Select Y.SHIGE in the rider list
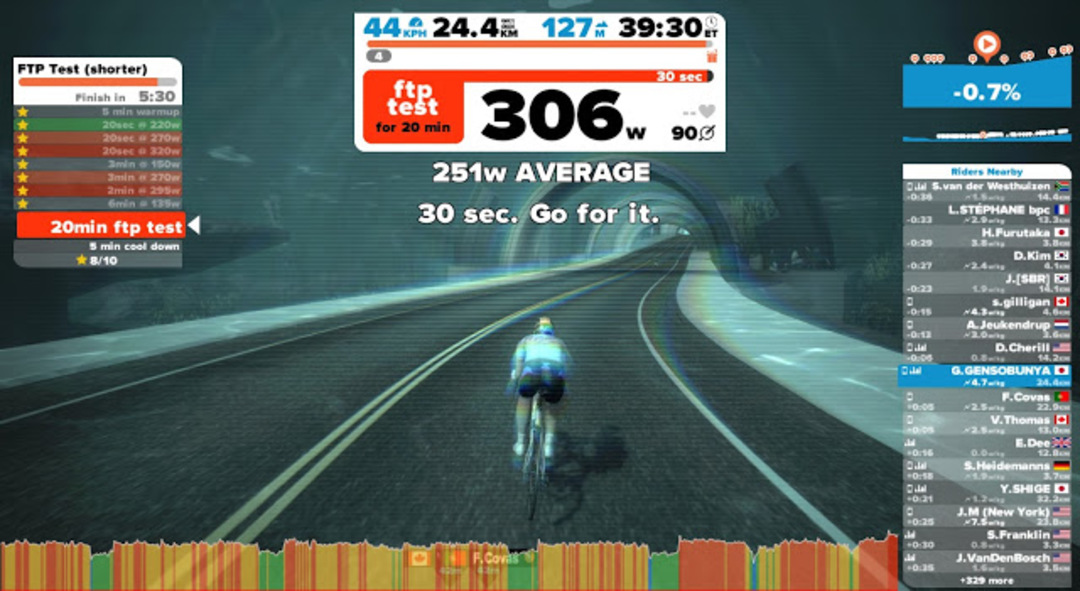This screenshot has width=1080, height=591. pos(986,493)
